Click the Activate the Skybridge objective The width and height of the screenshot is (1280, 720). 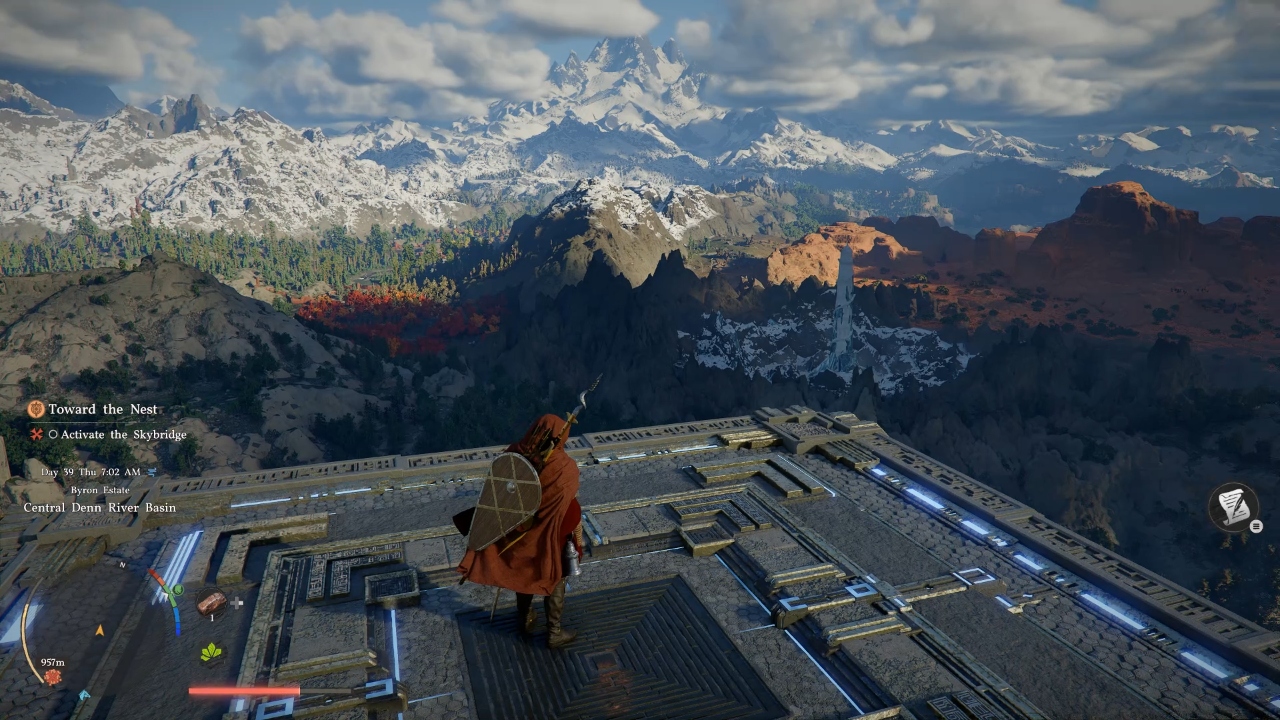click(108, 435)
